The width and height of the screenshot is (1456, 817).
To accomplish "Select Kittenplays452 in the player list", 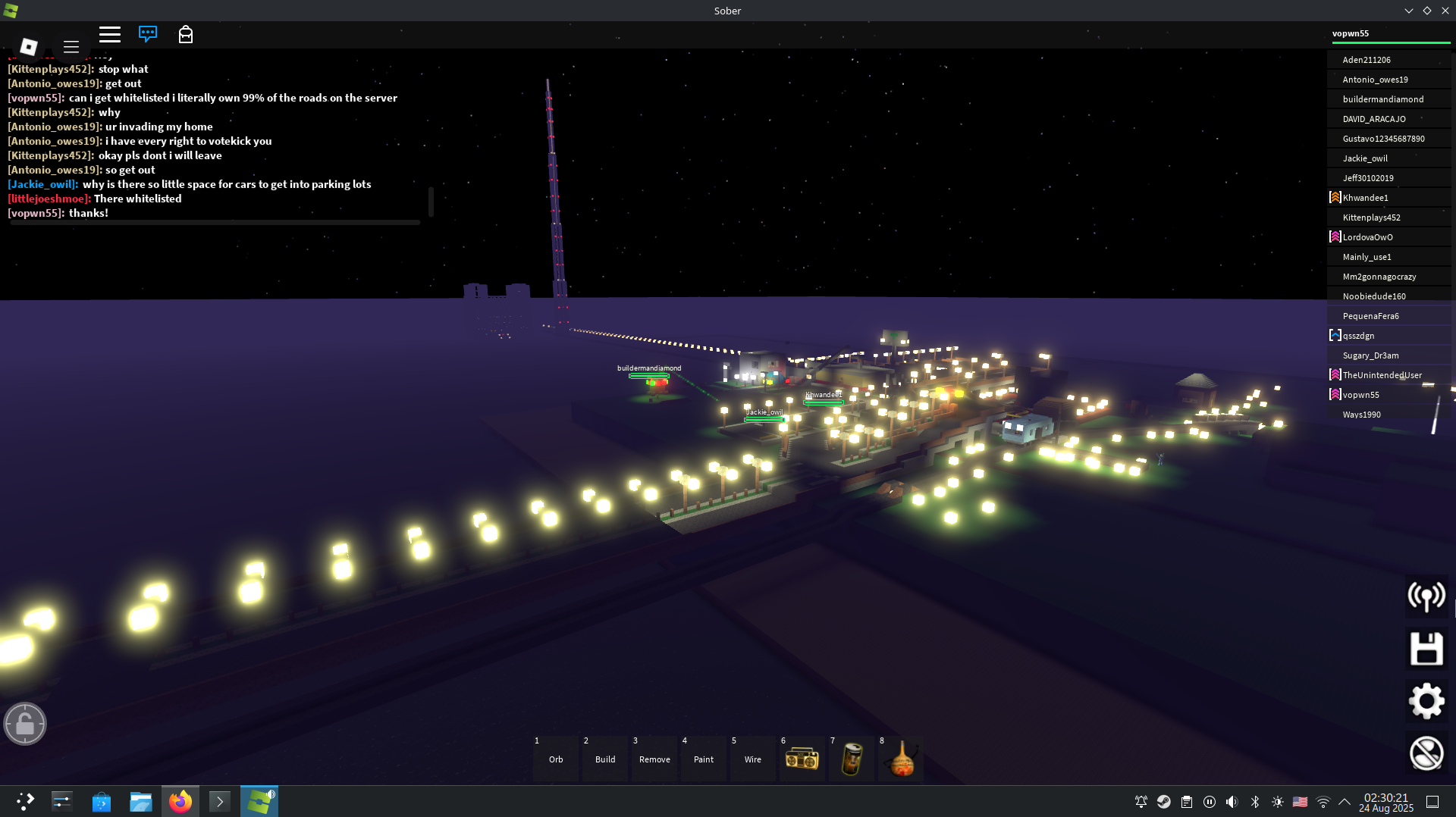I will pyautogui.click(x=1371, y=218).
